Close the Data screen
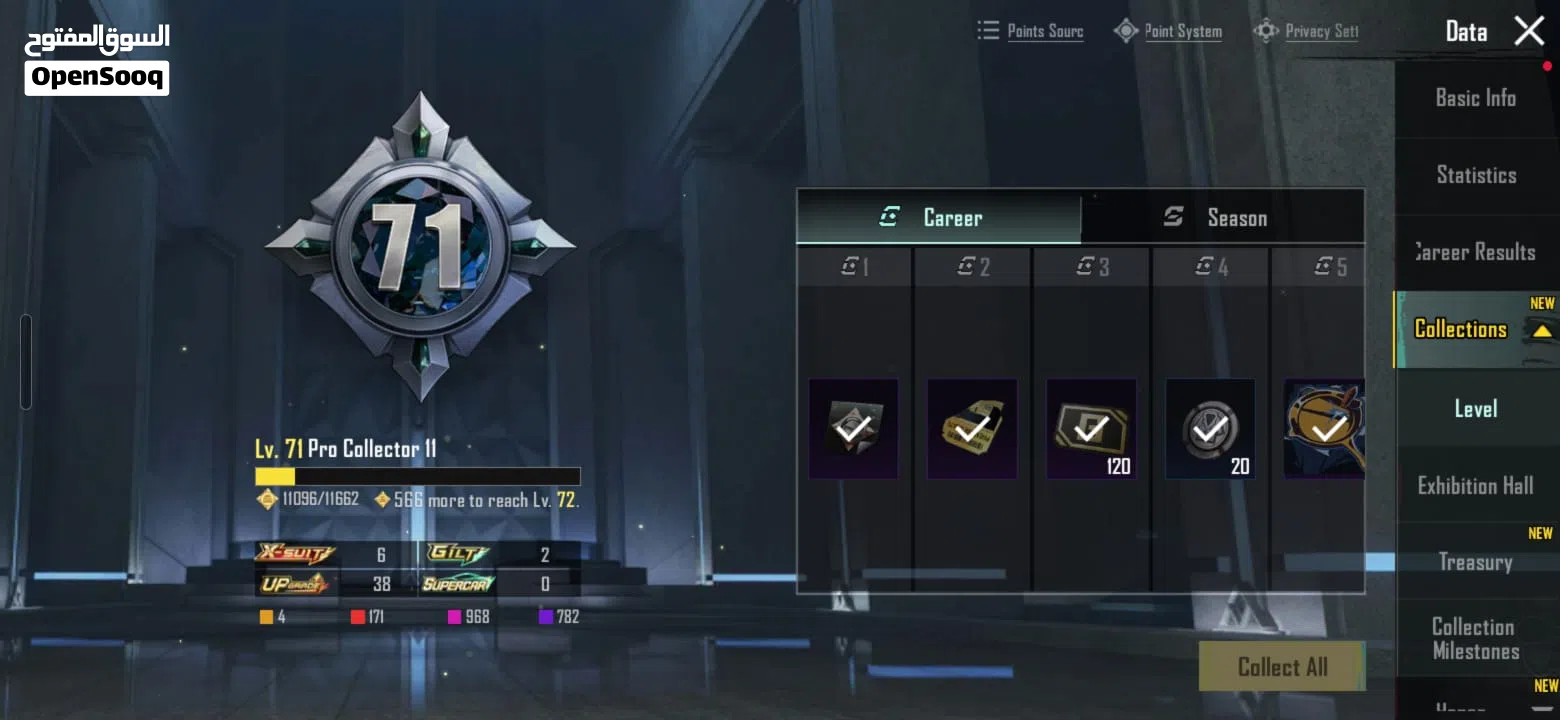The width and height of the screenshot is (1560, 720). click(x=1529, y=31)
